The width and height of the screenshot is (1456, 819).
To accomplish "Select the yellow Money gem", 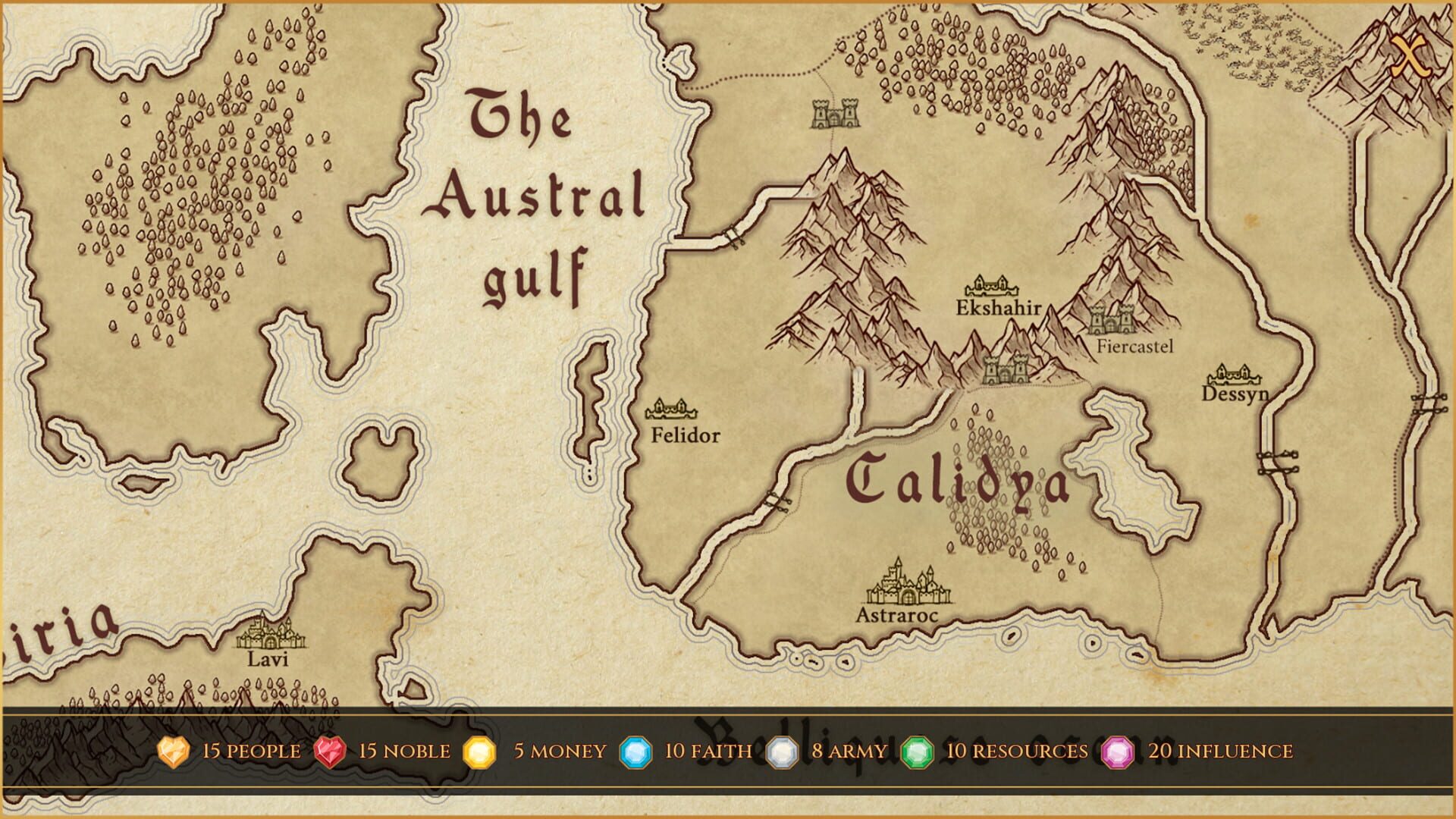I will (x=479, y=752).
